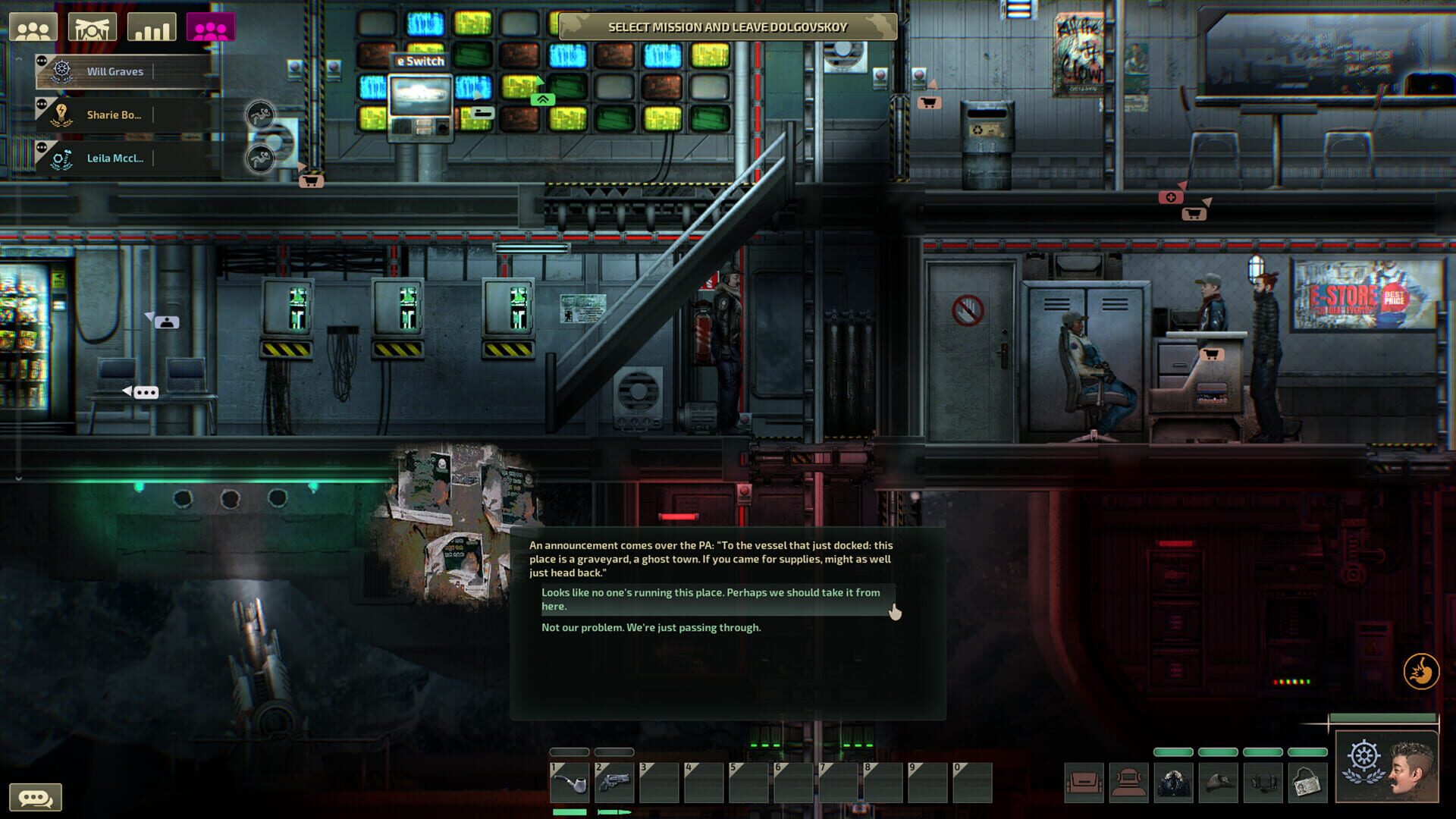Open the ID card equipment slot
The width and height of the screenshot is (1456, 819).
(x=1307, y=782)
